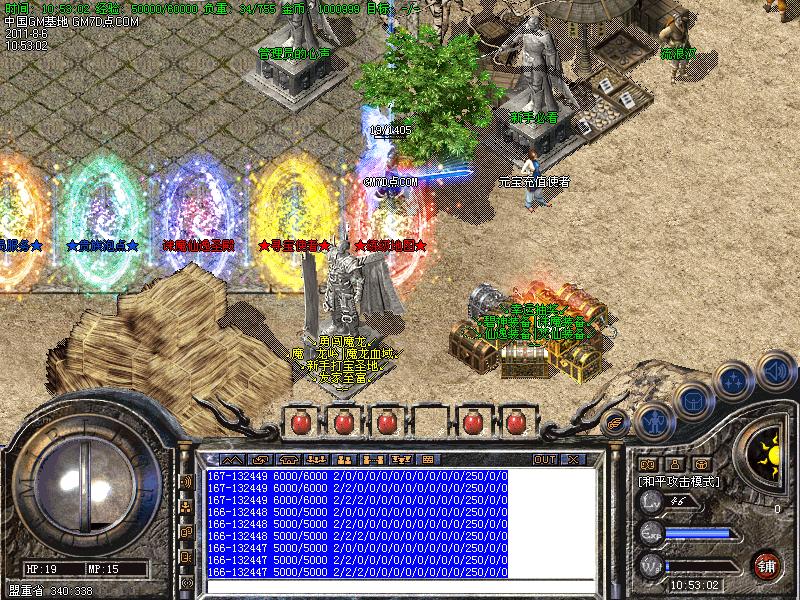
Task: Click the OUT button above the chat
Action: [x=544, y=459]
